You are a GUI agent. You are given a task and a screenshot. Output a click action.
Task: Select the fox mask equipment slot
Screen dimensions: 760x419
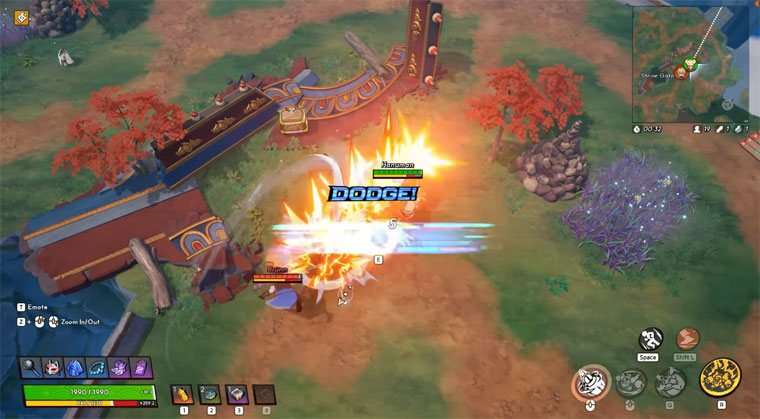pos(53,368)
